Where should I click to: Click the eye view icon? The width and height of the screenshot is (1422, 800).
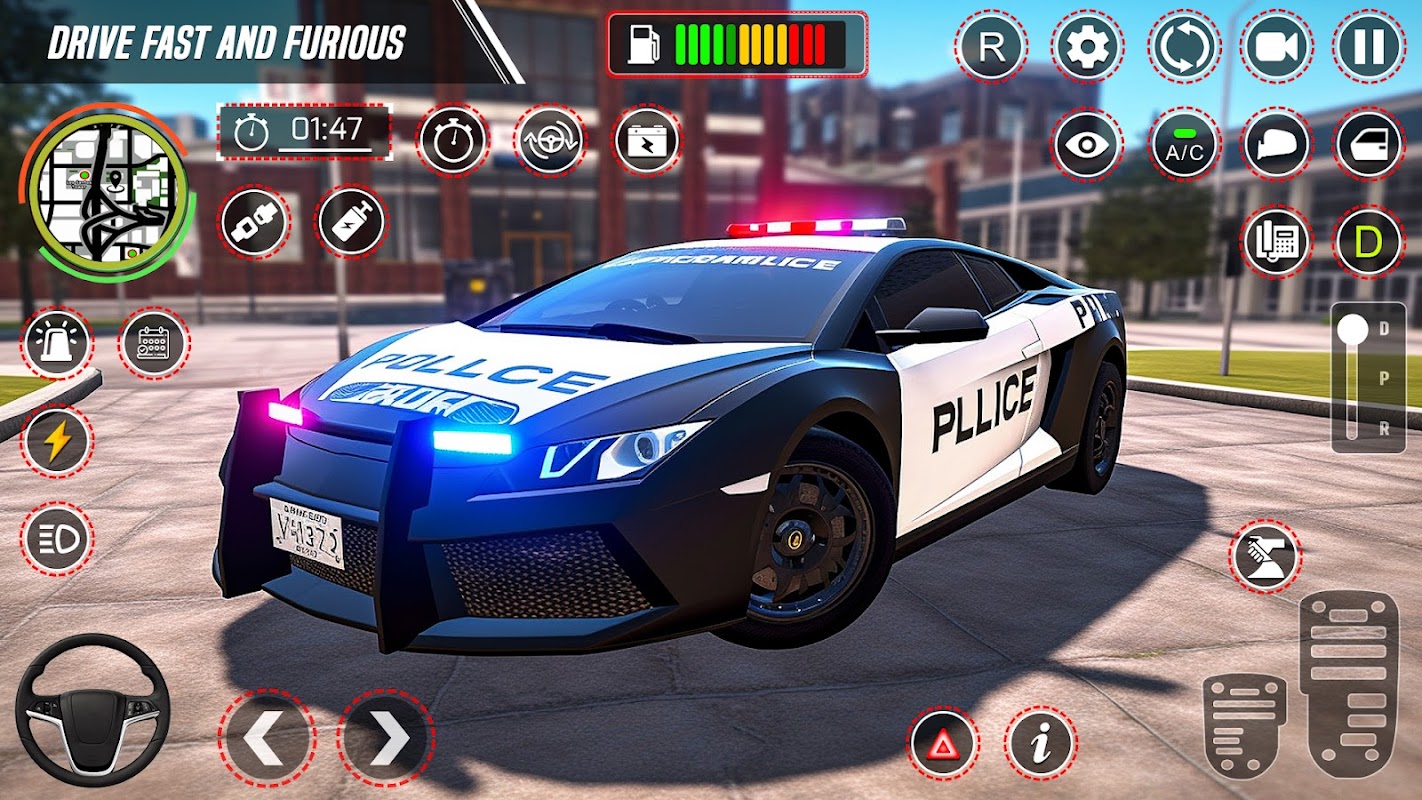tap(1086, 144)
